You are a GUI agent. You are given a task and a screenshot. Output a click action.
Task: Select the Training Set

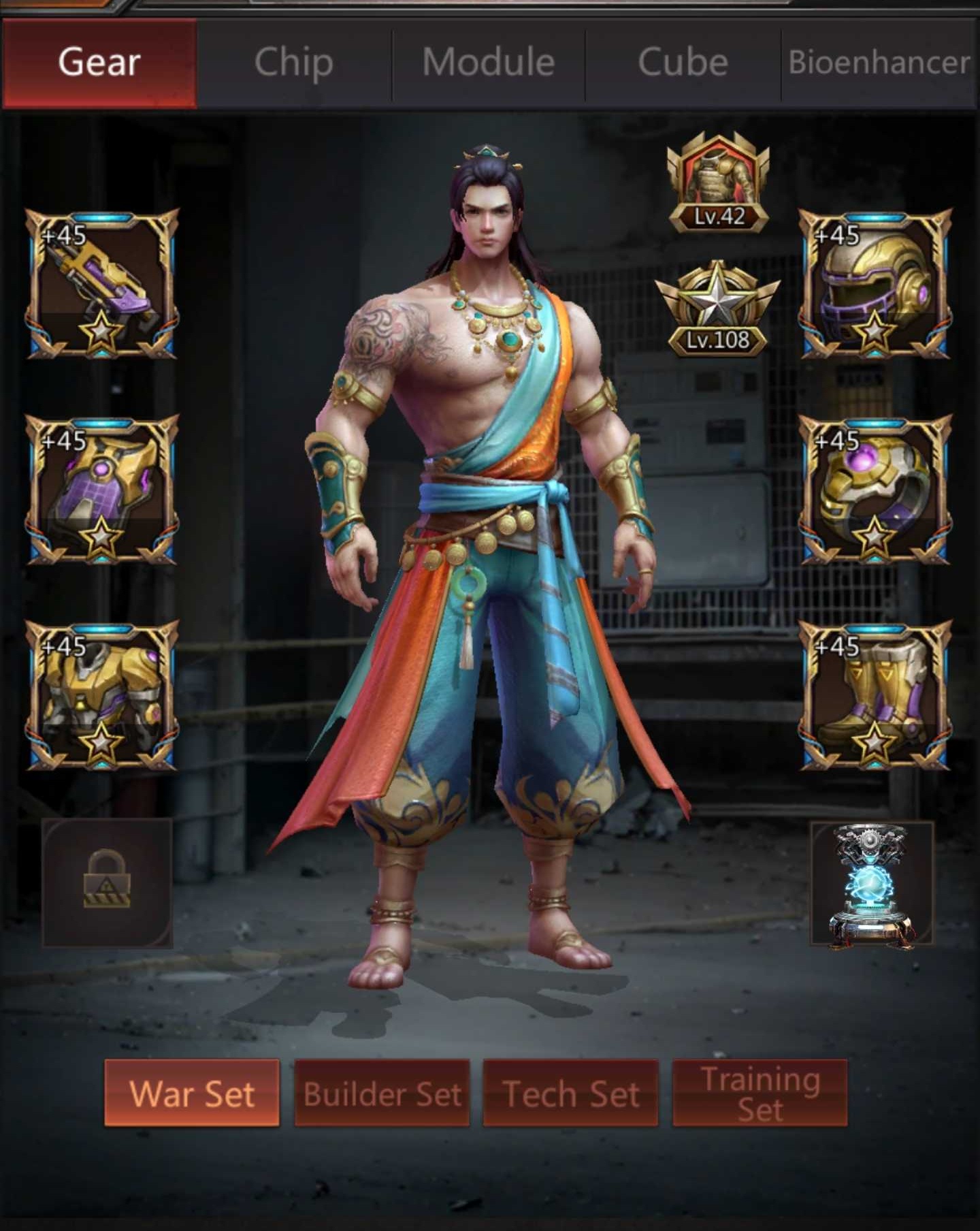pyautogui.click(x=759, y=1093)
